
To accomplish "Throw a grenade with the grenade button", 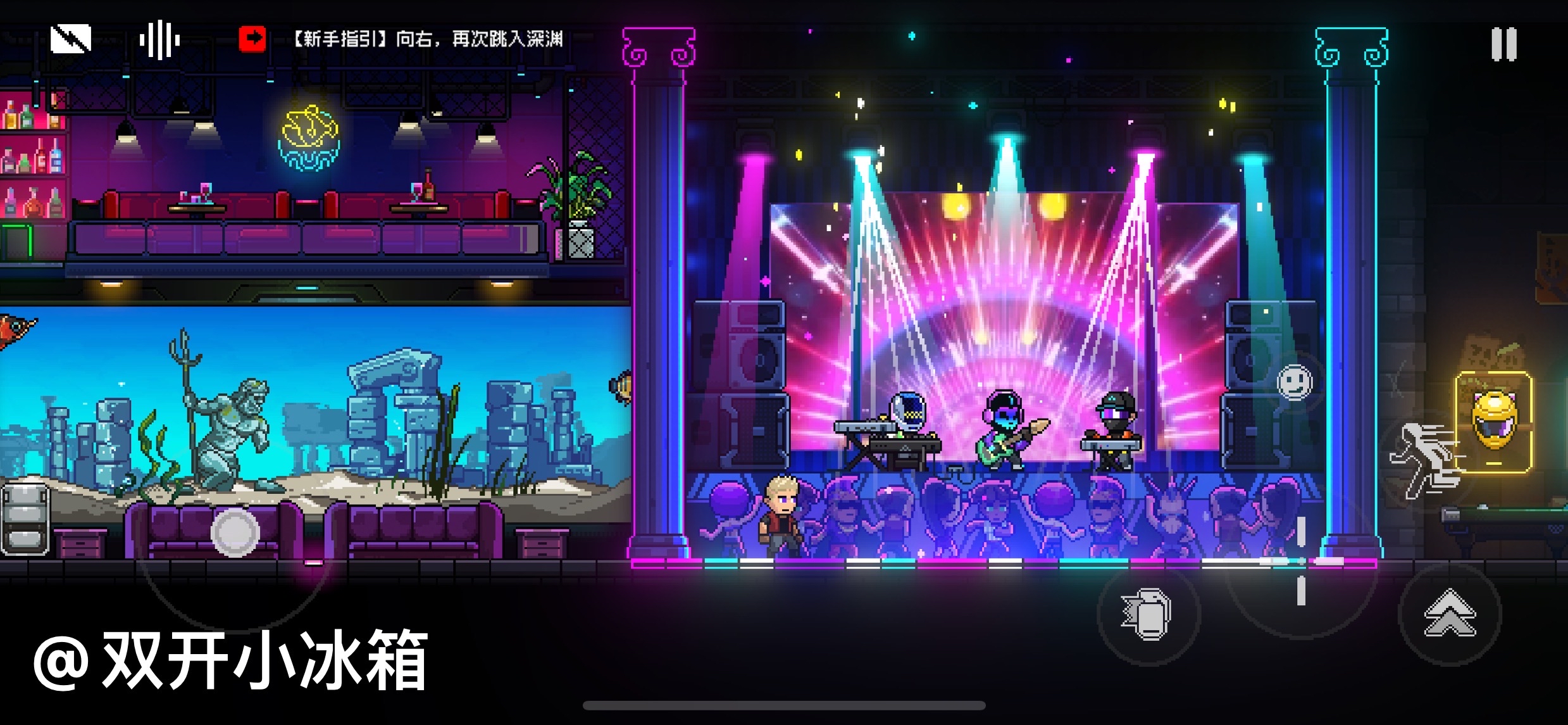I will click(x=1148, y=615).
